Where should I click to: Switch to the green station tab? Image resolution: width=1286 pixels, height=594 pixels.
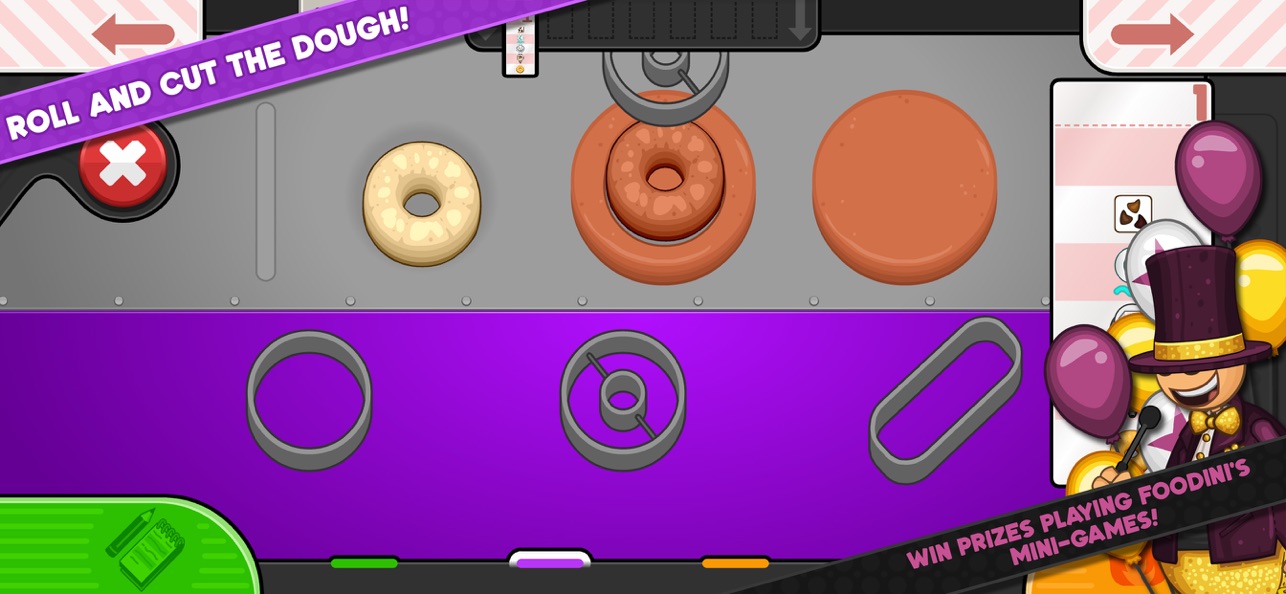pos(364,563)
